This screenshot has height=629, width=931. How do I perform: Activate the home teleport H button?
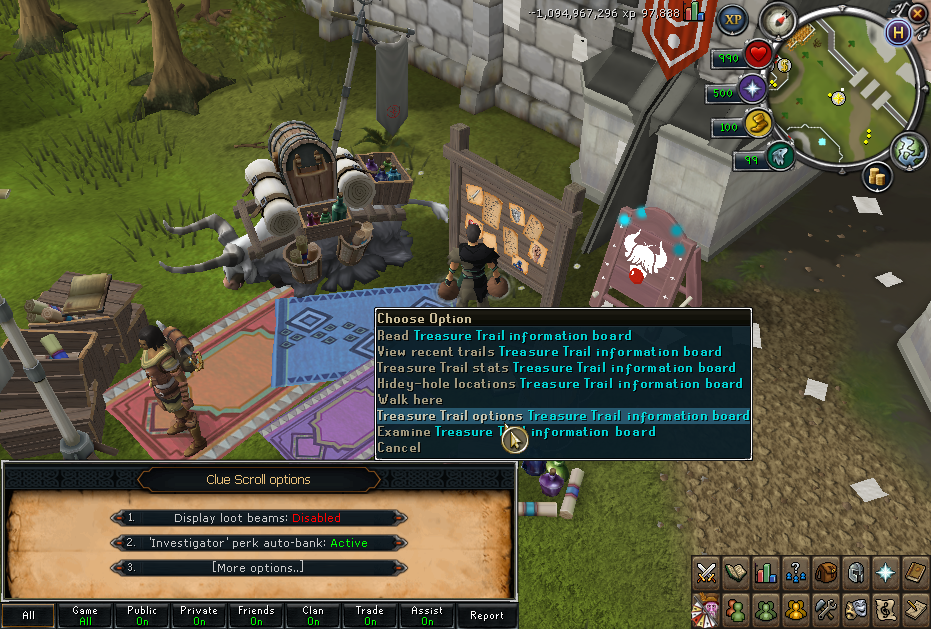coord(900,33)
